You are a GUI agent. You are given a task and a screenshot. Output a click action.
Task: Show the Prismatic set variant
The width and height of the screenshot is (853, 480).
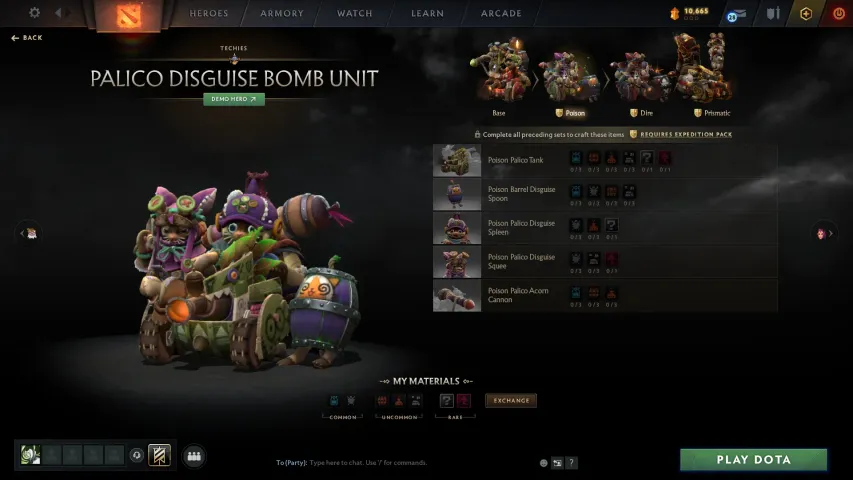702,72
